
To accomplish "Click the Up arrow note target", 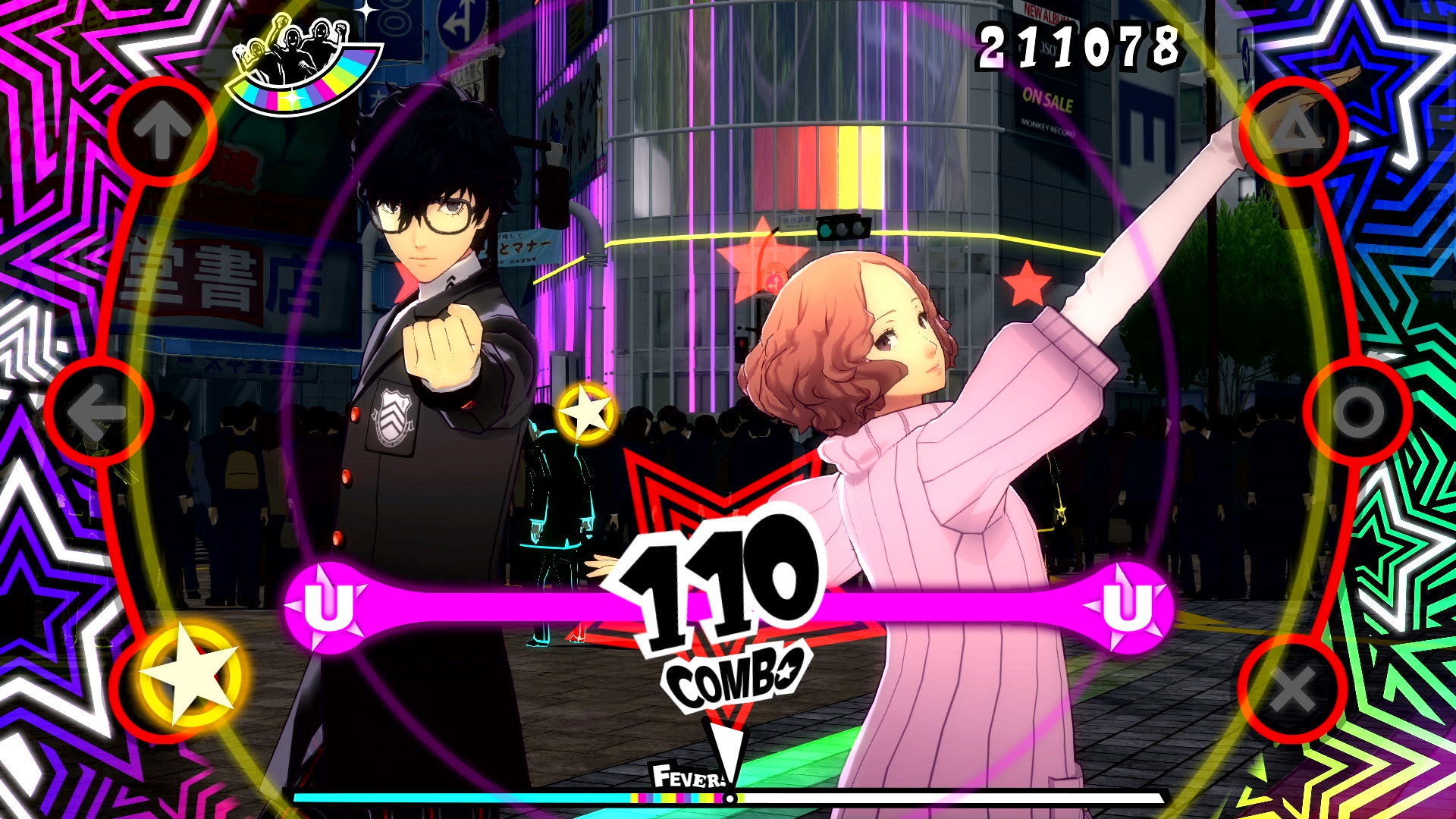I will 159,130.
